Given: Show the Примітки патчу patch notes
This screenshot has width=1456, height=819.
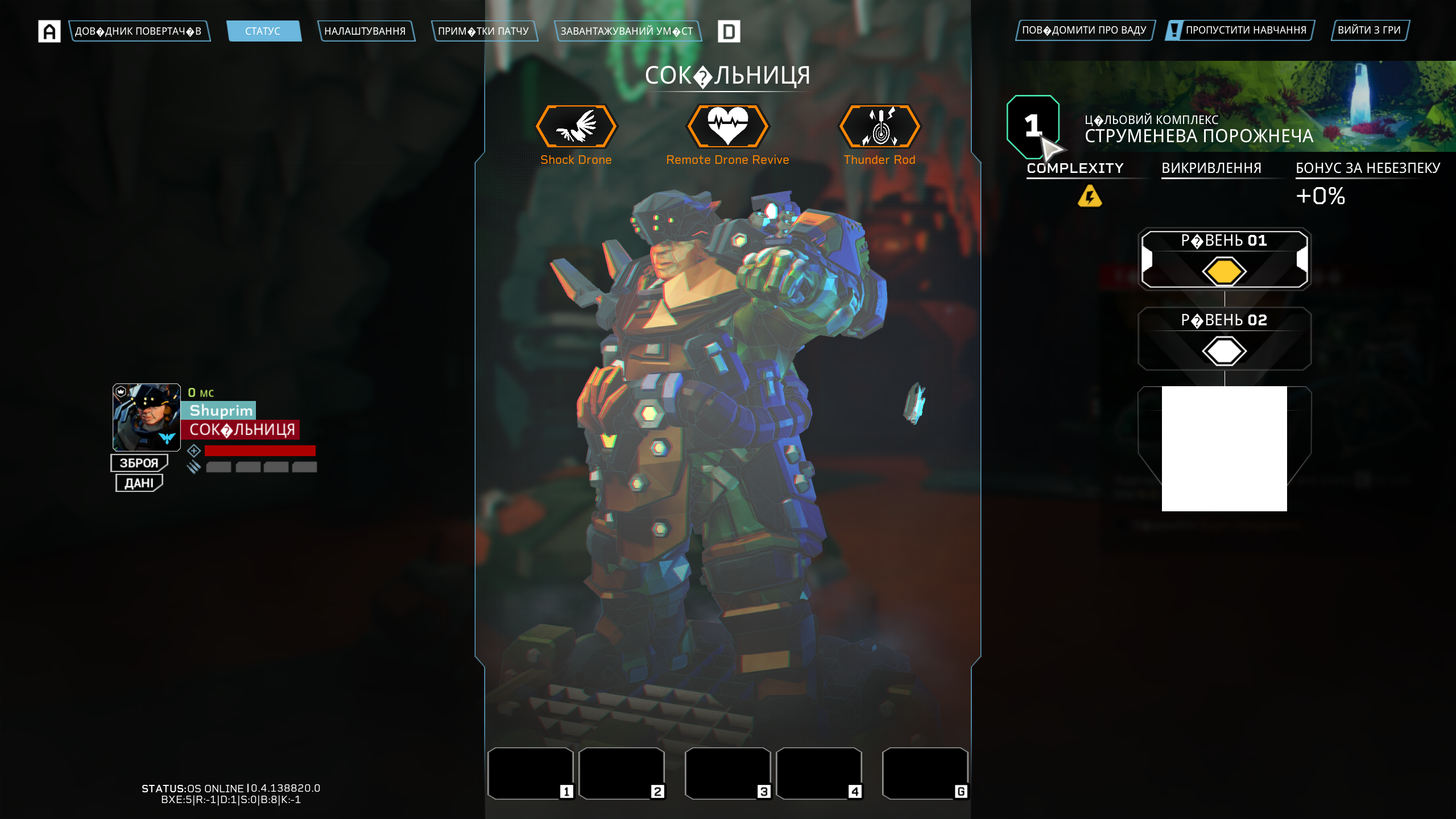Looking at the screenshot, I should click(483, 31).
